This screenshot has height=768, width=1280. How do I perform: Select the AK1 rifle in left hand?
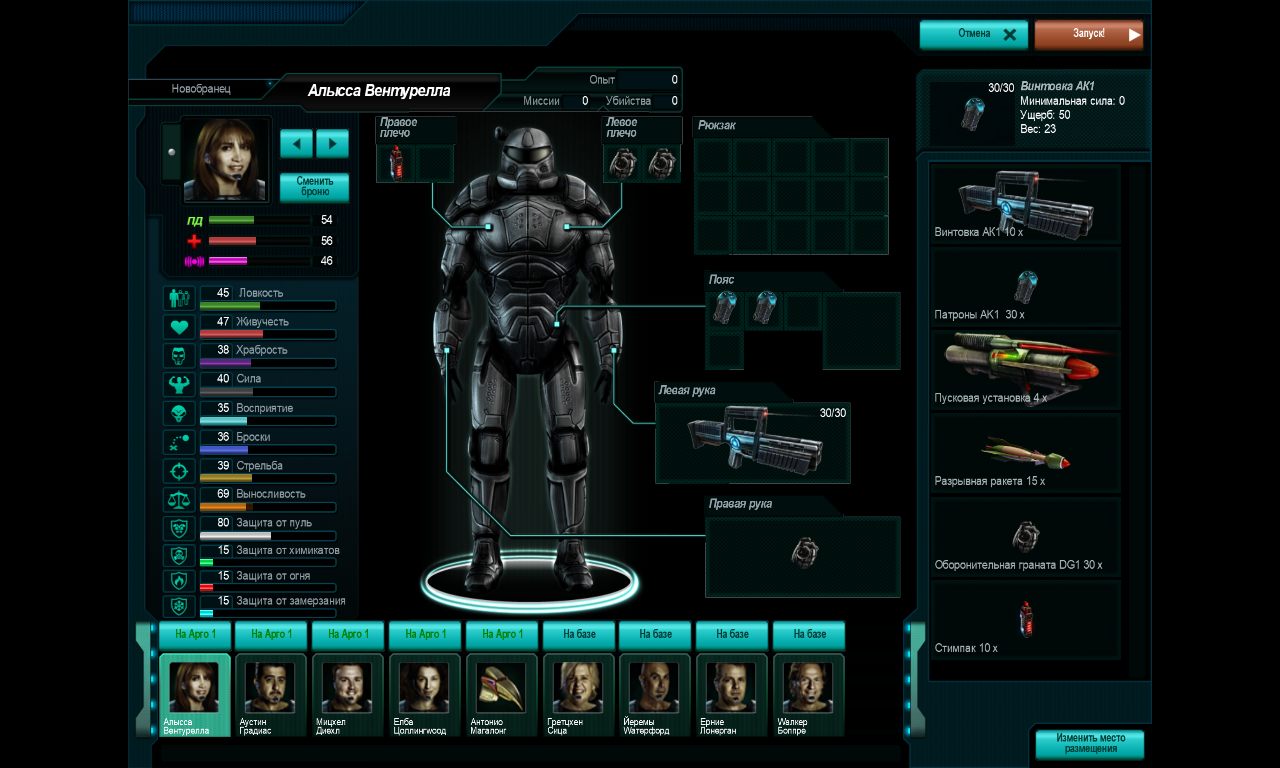(x=752, y=441)
